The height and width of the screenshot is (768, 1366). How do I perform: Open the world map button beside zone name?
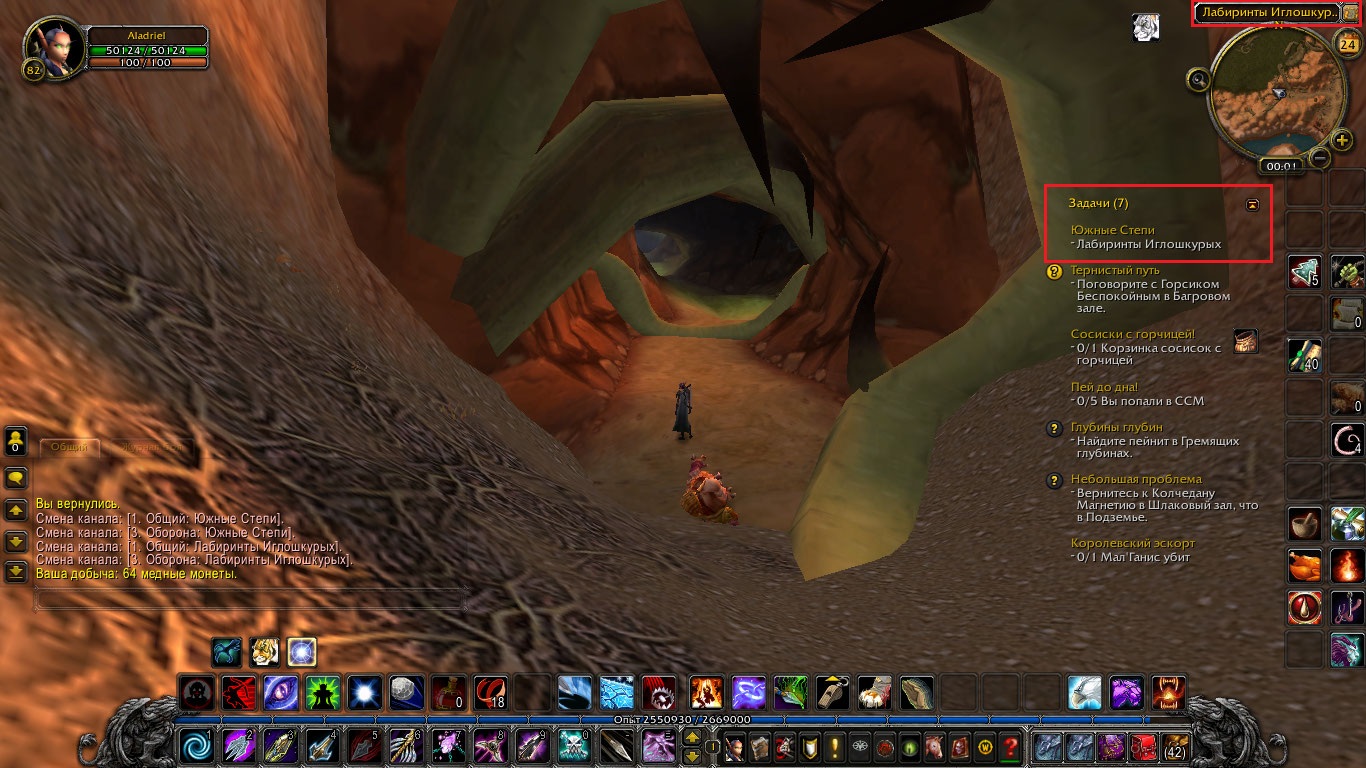tap(1350, 13)
